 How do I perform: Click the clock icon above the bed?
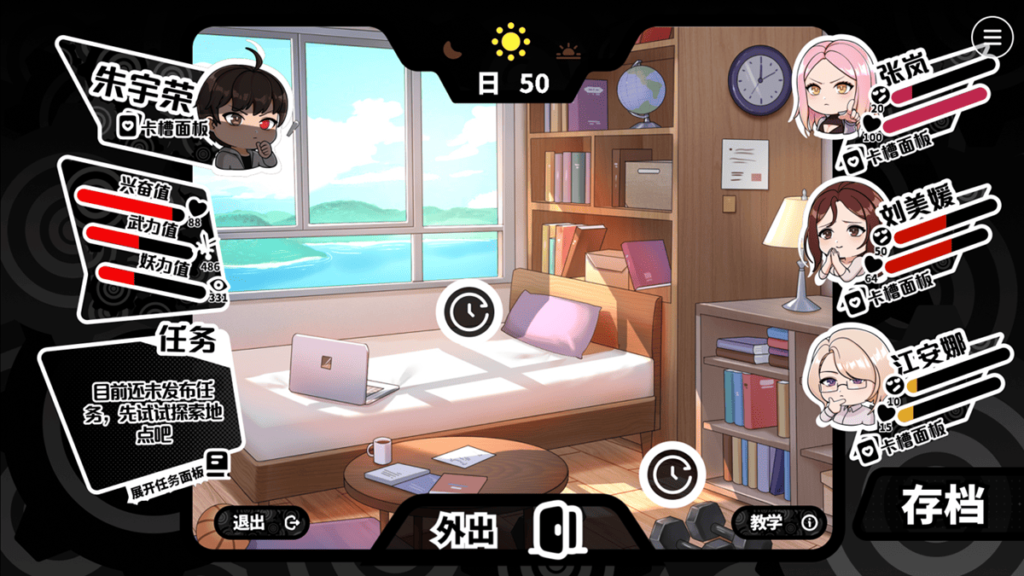[x=467, y=313]
